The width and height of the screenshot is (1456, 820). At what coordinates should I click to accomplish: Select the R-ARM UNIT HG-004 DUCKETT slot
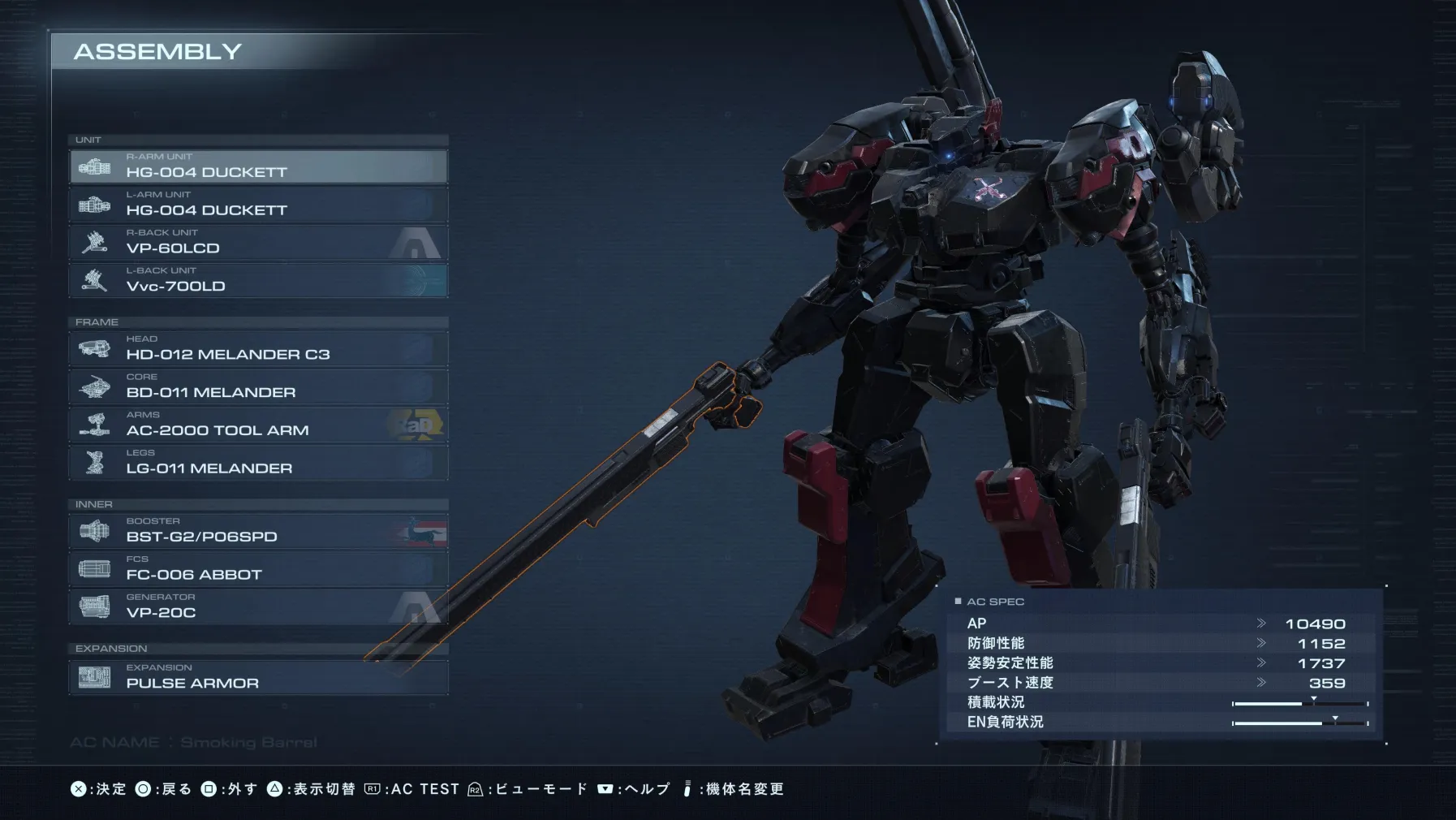pyautogui.click(x=258, y=166)
